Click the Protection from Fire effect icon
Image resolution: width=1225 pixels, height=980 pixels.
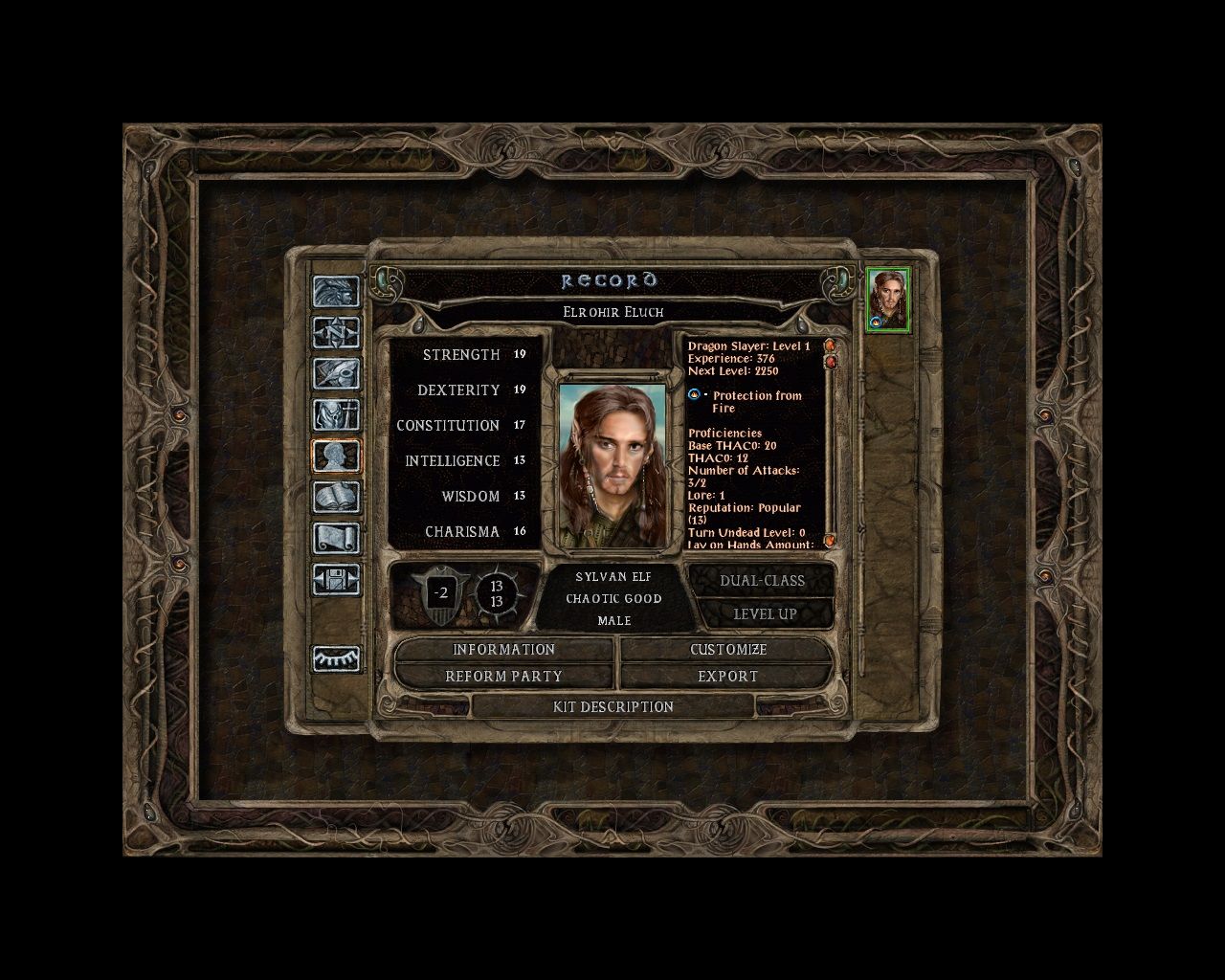(693, 395)
